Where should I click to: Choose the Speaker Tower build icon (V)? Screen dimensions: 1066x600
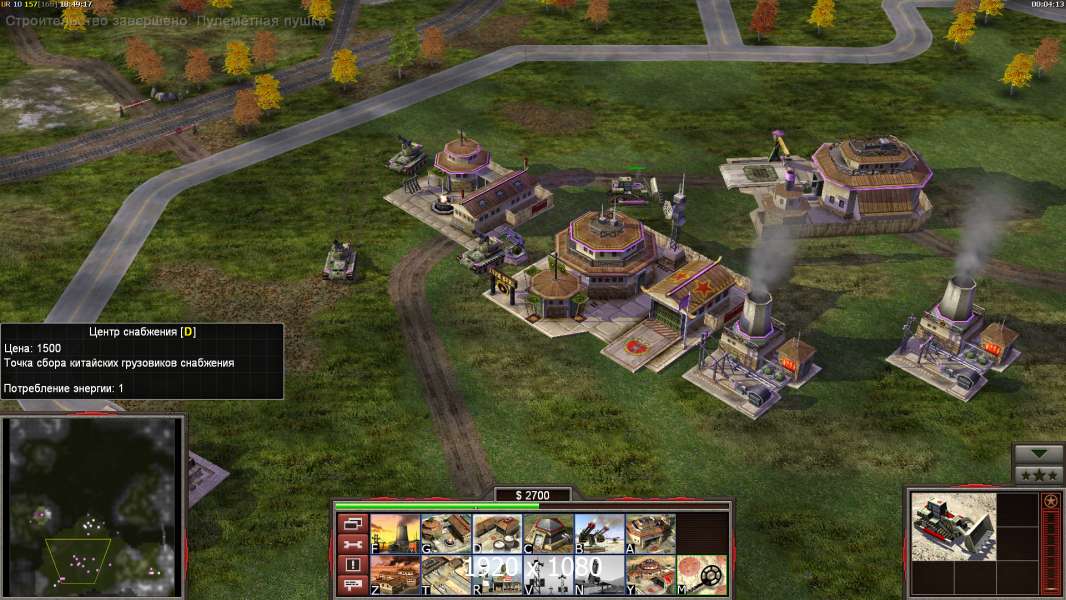[x=548, y=575]
